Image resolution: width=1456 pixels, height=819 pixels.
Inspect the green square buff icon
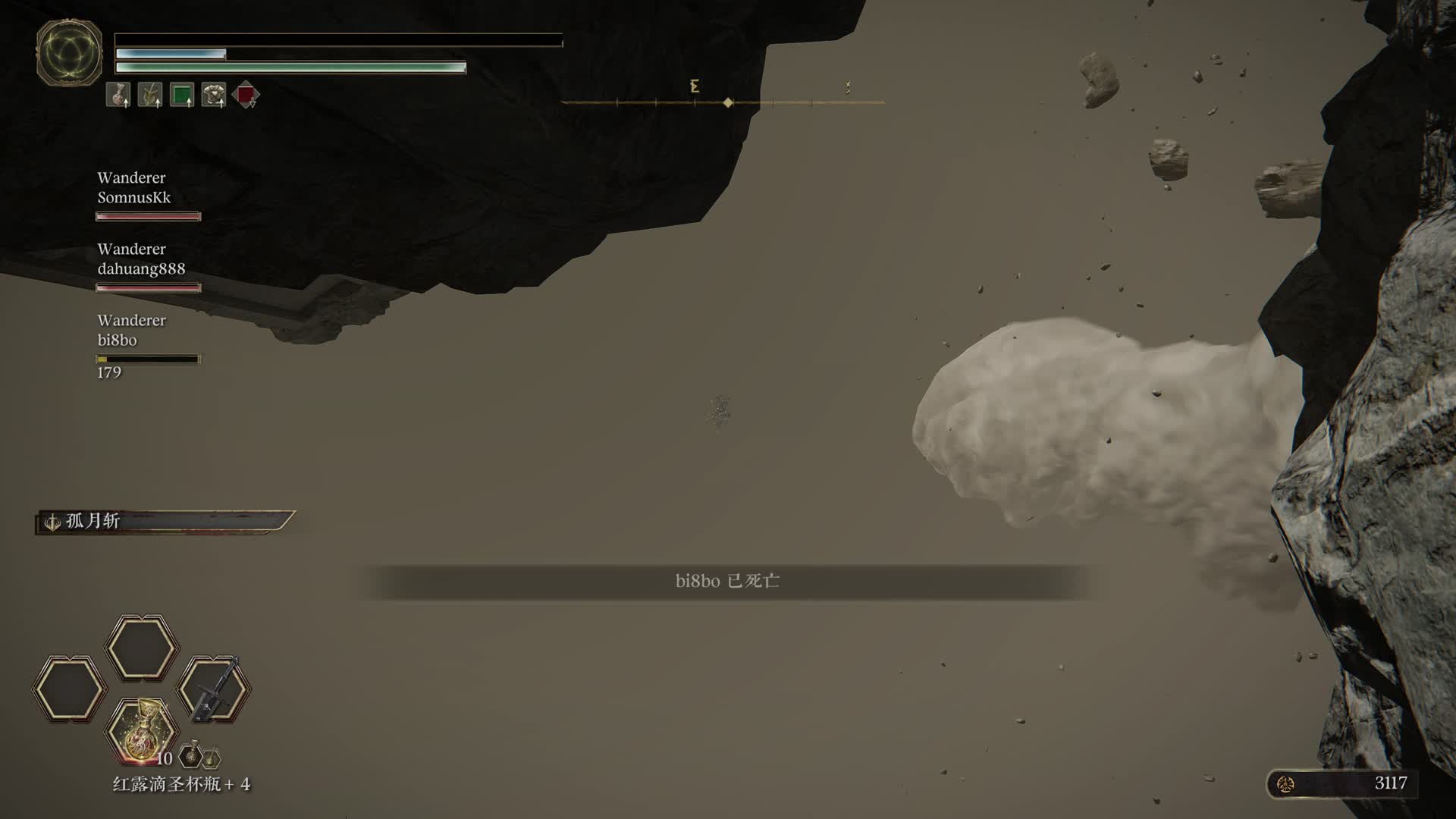[x=182, y=95]
